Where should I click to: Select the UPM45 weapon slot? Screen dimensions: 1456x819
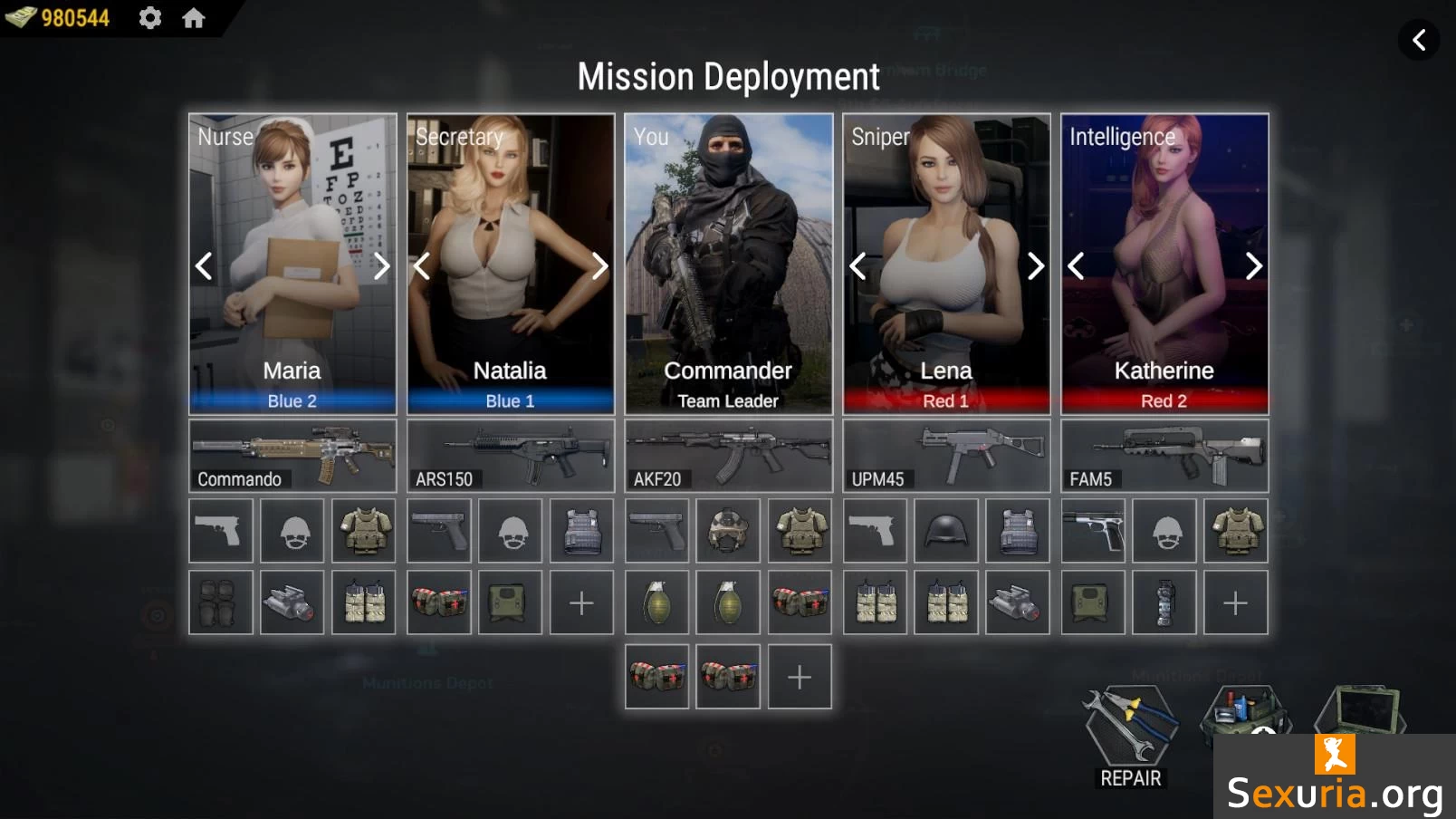946,456
